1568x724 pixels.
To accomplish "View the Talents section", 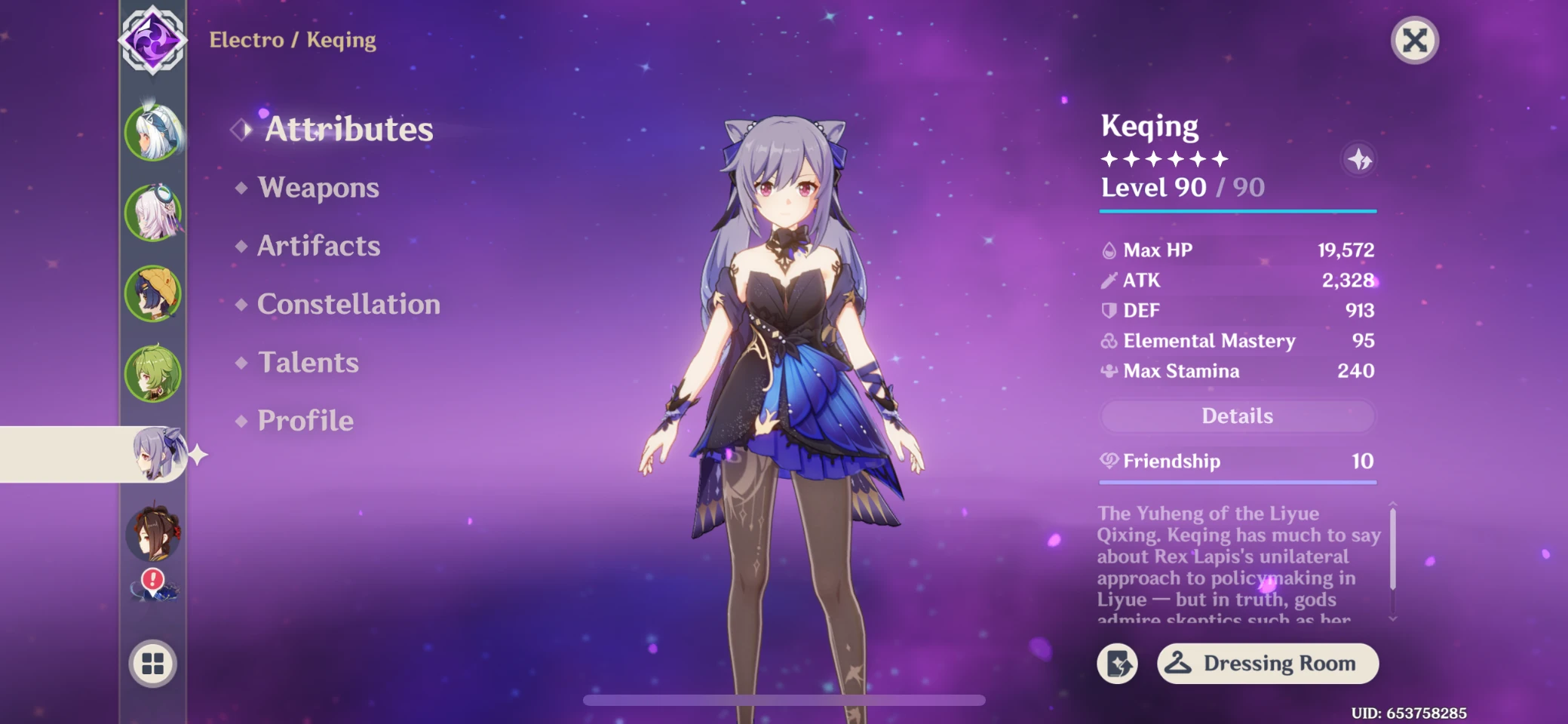I will click(x=308, y=363).
